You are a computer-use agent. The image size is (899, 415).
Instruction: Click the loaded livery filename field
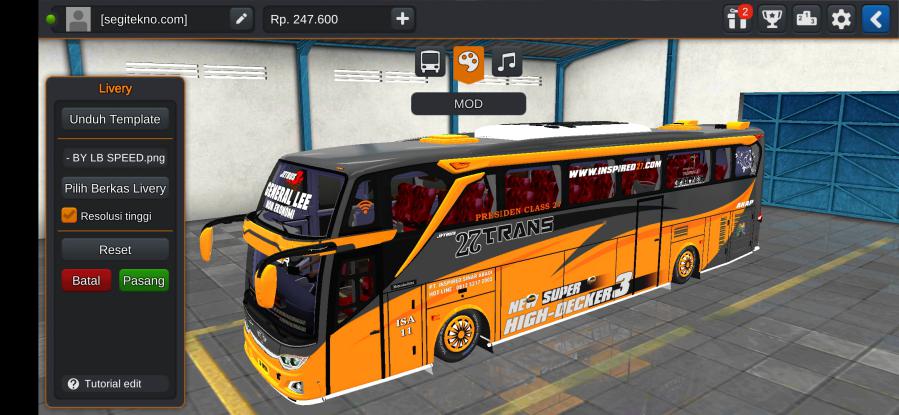pyautogui.click(x=114, y=157)
